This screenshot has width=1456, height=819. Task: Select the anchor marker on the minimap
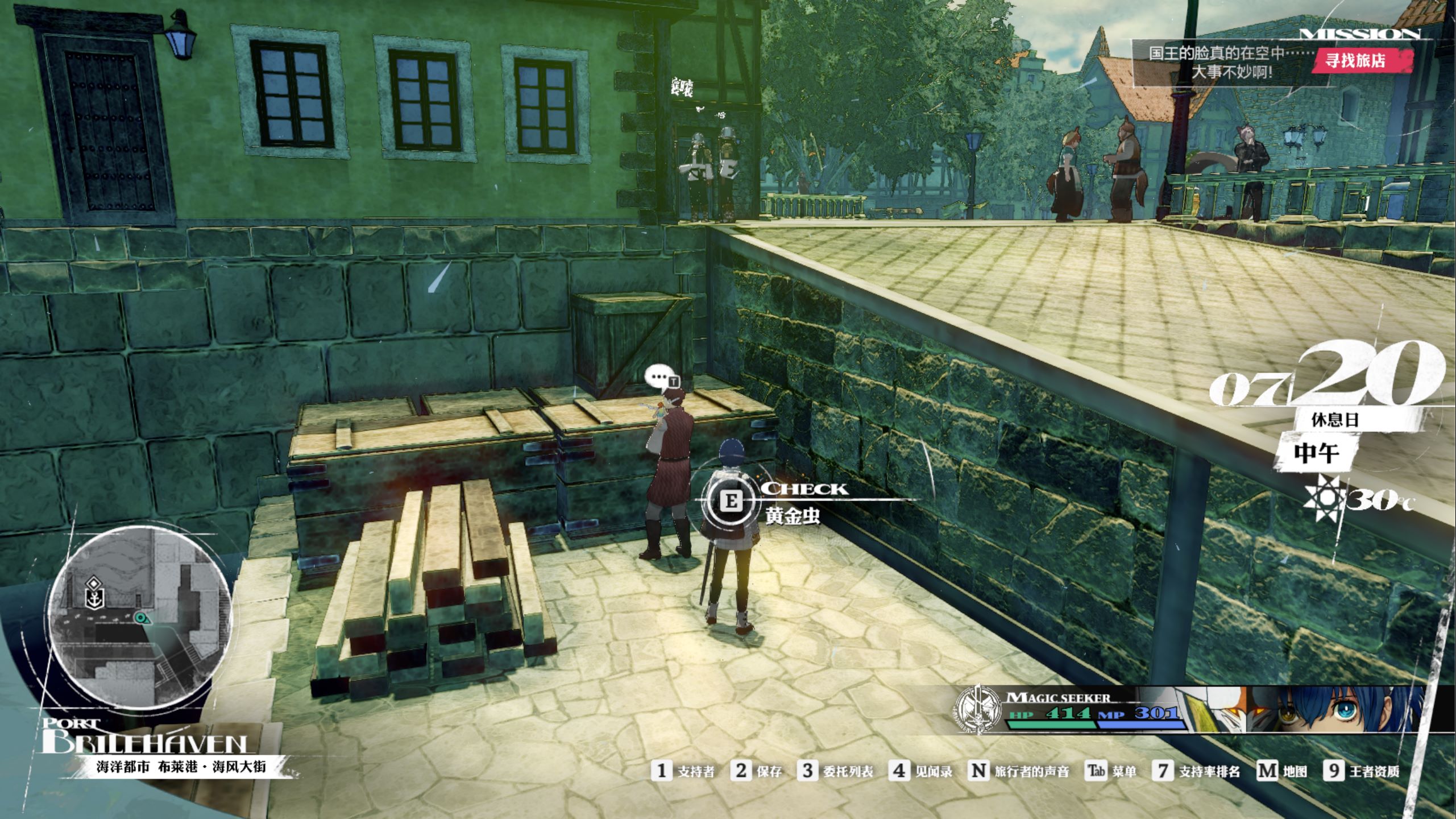click(x=93, y=597)
